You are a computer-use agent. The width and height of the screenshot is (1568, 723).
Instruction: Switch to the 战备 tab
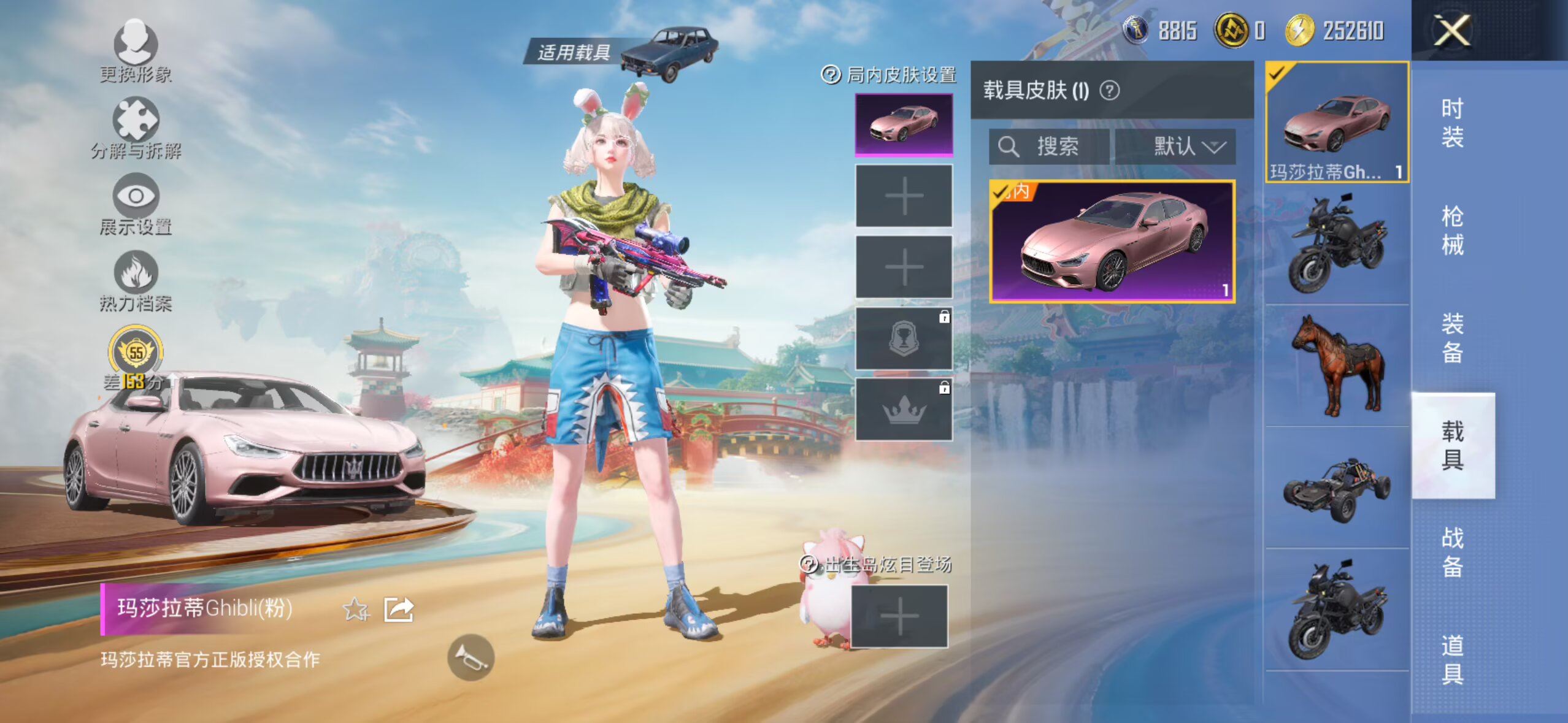(x=1452, y=552)
